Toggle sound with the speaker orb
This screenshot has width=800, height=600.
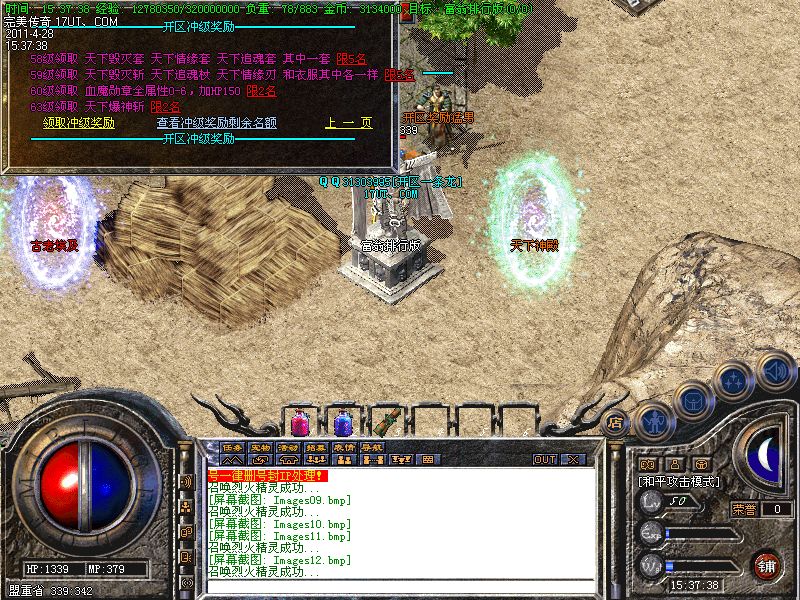pyautogui.click(x=775, y=371)
